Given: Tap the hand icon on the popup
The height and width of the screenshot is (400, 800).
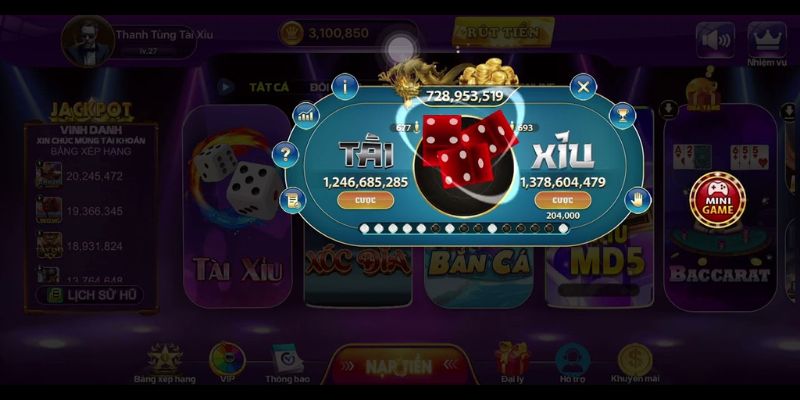Looking at the screenshot, I should click(638, 198).
